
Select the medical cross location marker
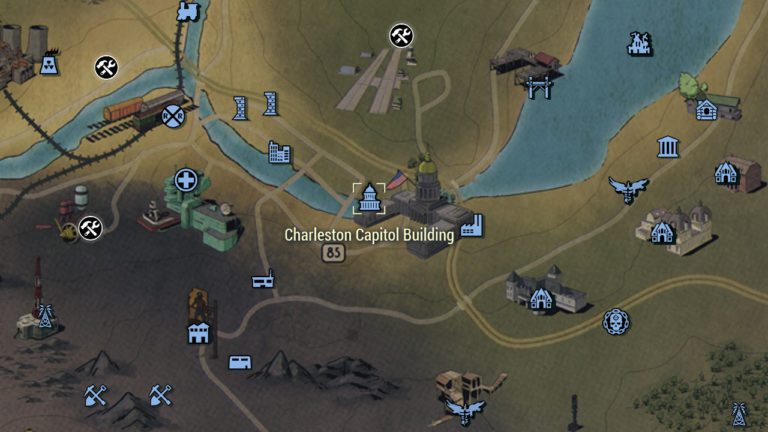pyautogui.click(x=185, y=180)
